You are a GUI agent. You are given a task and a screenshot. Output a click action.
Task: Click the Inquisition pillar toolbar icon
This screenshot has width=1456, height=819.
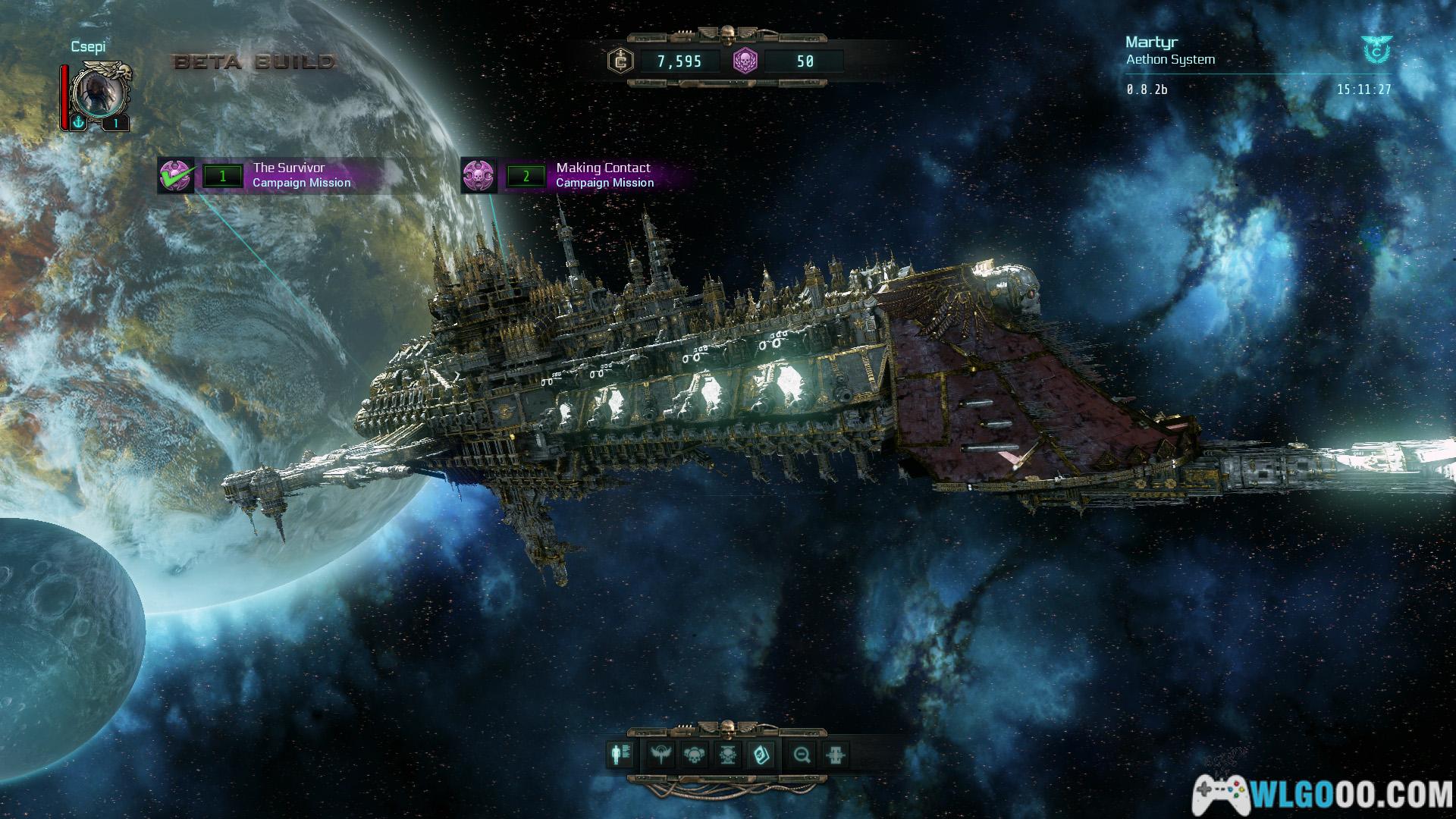click(x=835, y=755)
